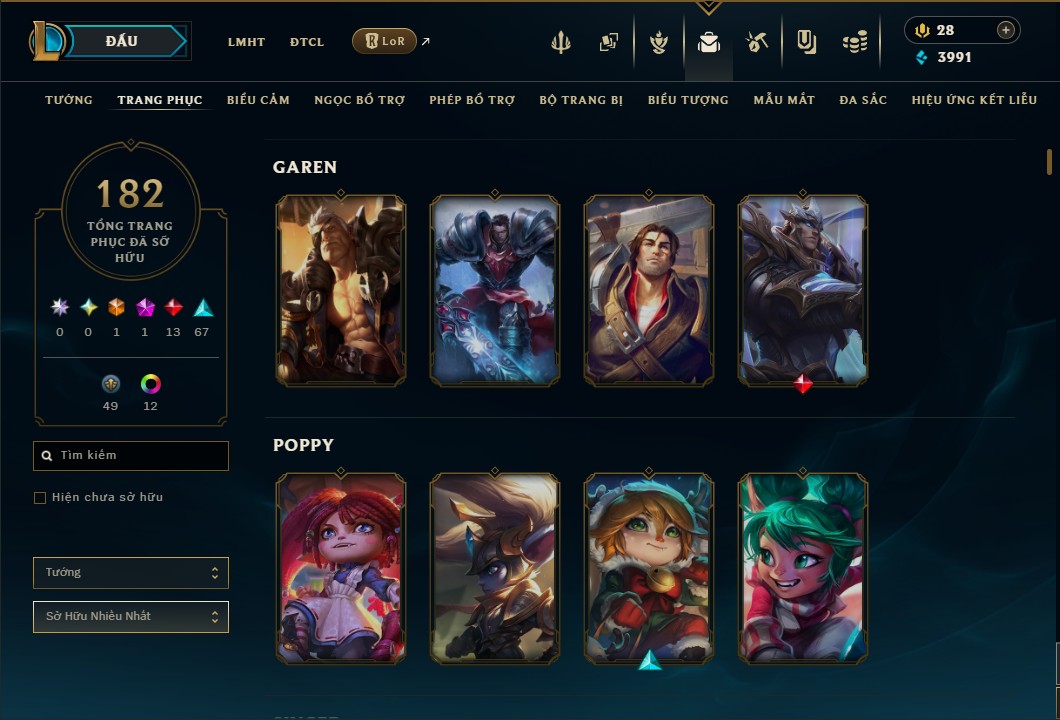Select Poppy's reindeer winter skin card
This screenshot has width=1060, height=720.
coord(649,568)
